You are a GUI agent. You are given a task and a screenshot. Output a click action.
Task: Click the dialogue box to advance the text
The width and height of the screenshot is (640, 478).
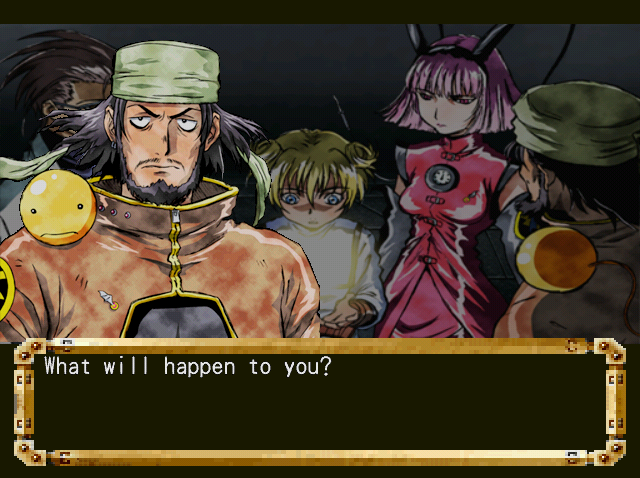[320, 402]
